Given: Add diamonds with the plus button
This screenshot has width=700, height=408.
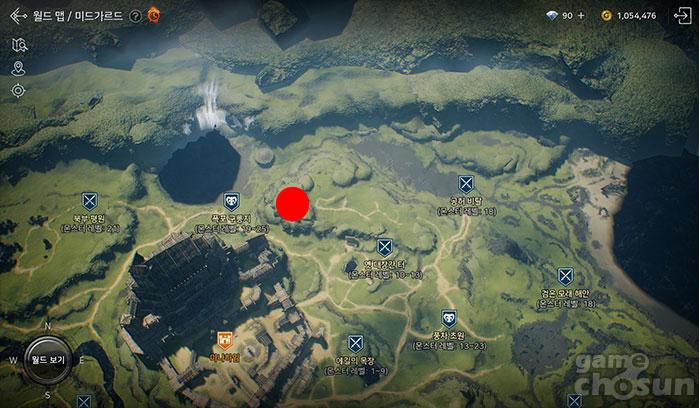Looking at the screenshot, I should coord(581,15).
